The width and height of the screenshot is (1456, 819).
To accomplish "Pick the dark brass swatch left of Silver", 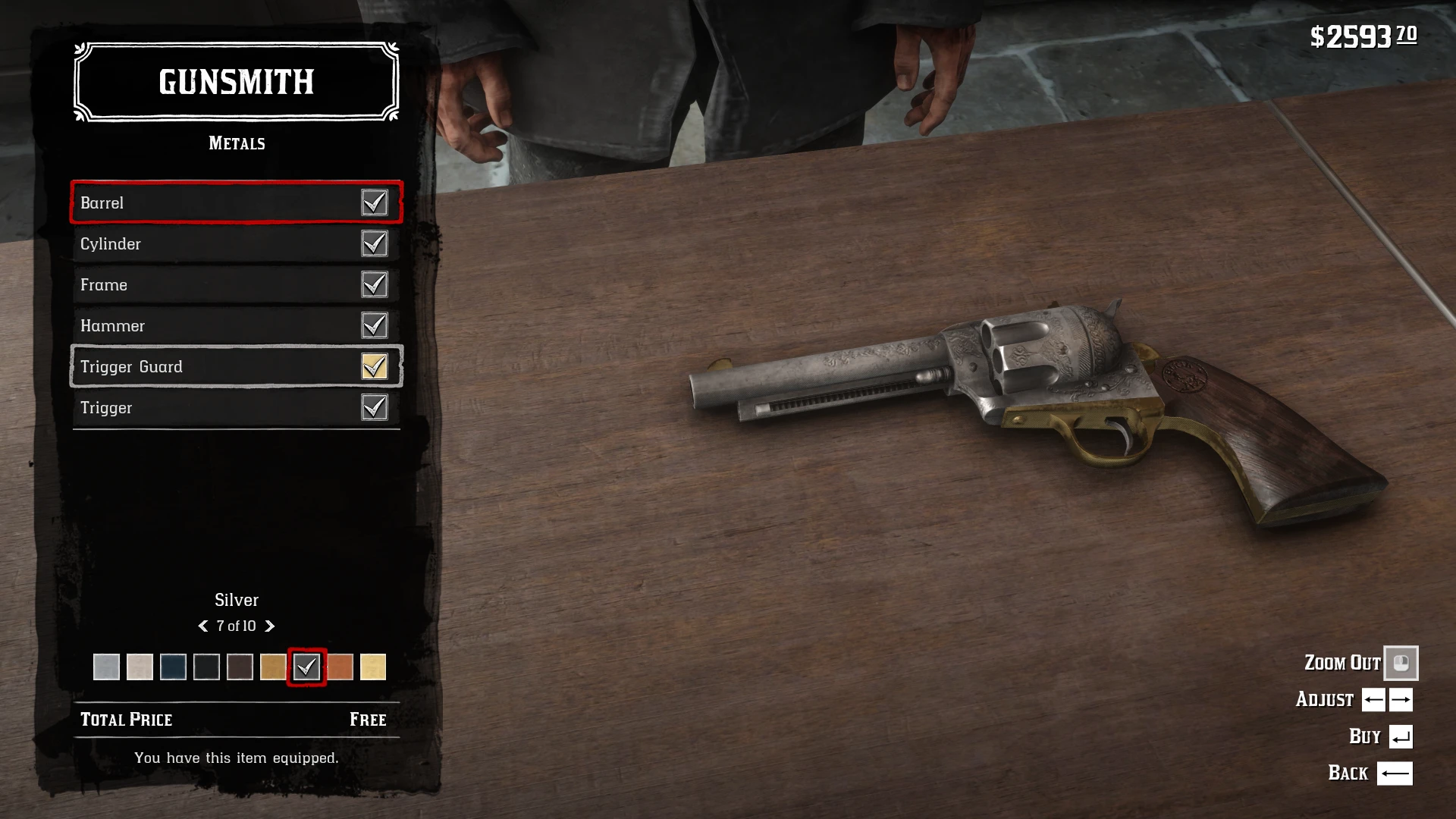I will [273, 667].
